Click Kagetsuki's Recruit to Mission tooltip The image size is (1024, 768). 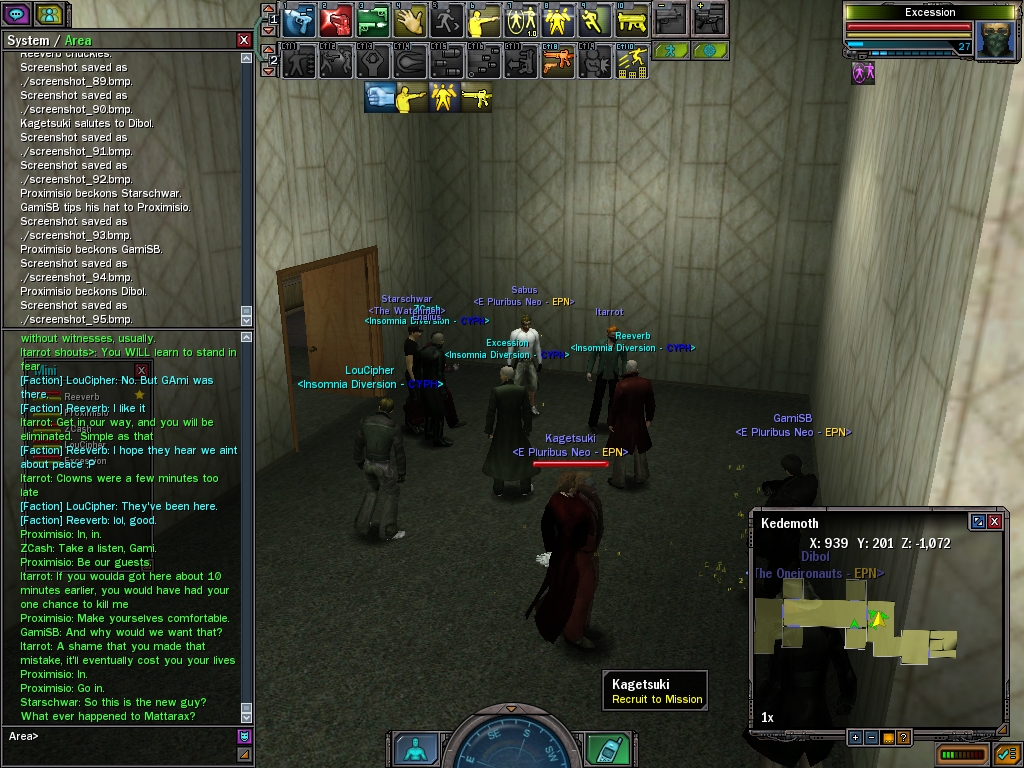[x=656, y=692]
